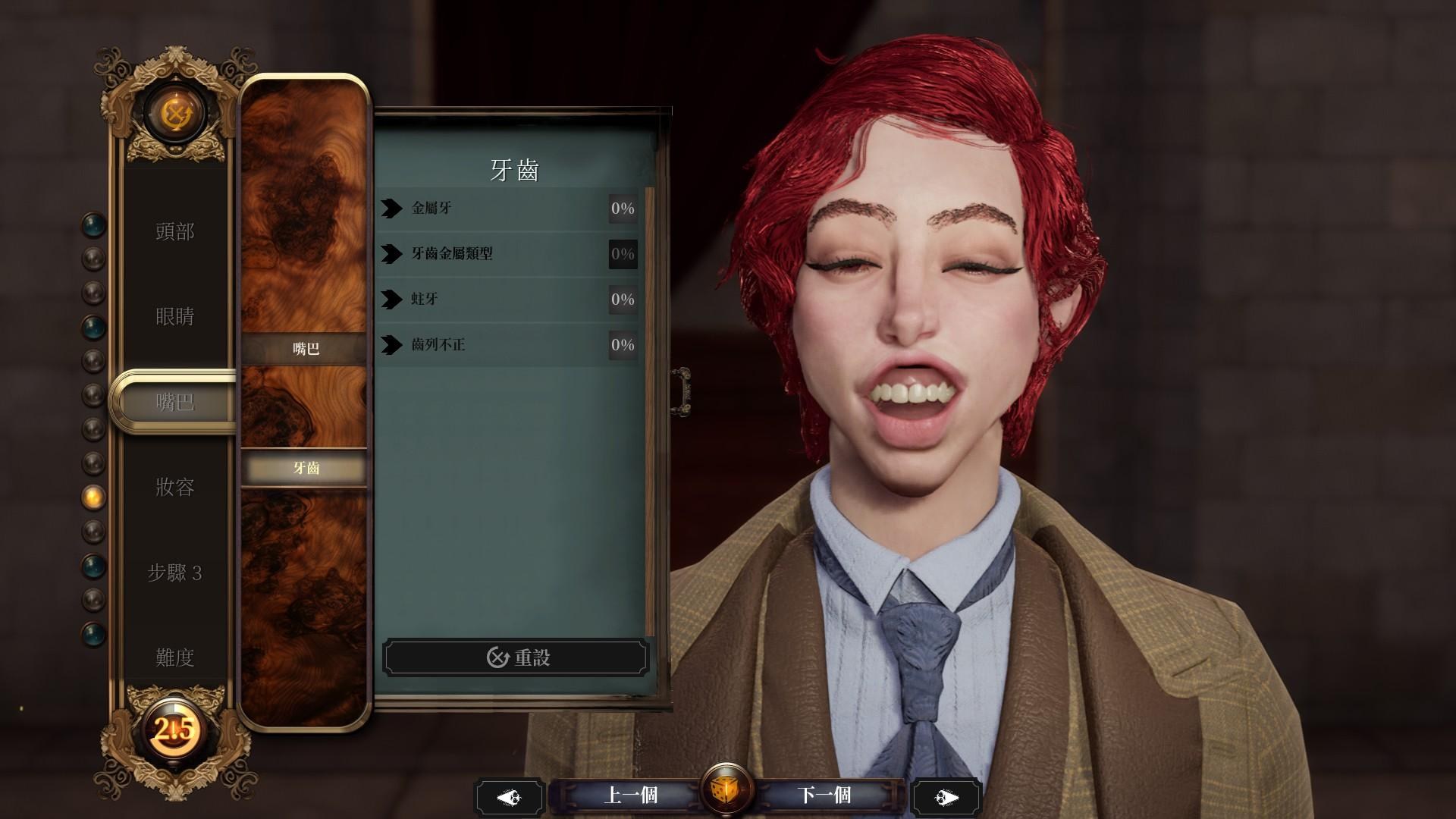Open the 妝容 (Makeup) category
This screenshot has width=1456, height=819.
click(175, 487)
